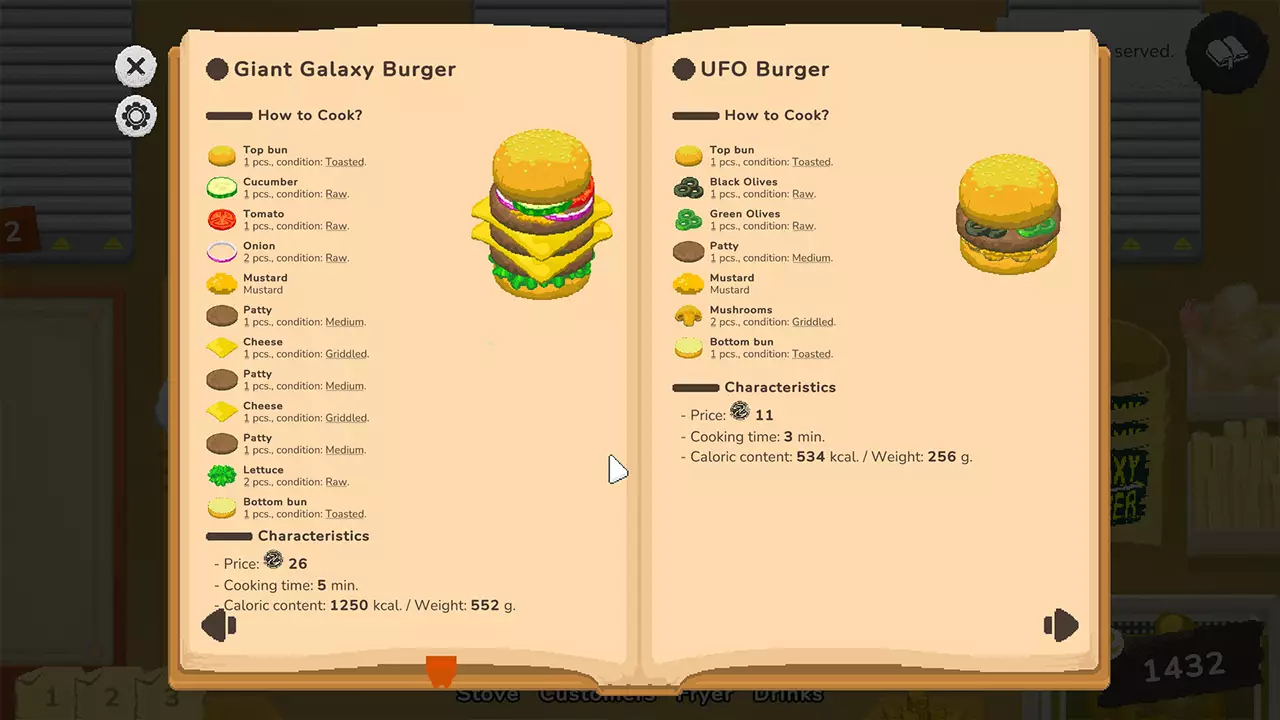Select the Black Olives ingredient icon
This screenshot has width=1280, height=720.
688,188
